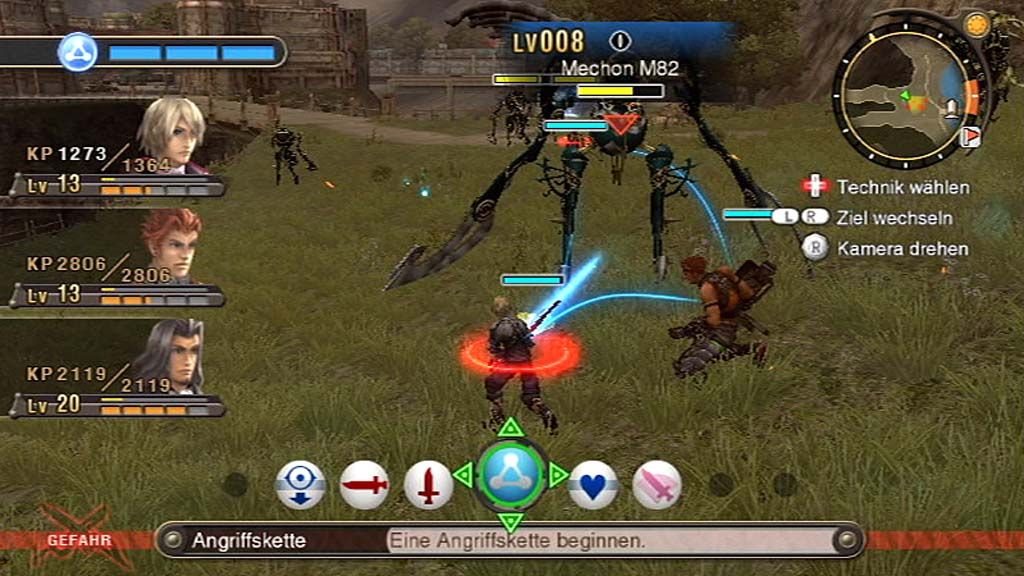Click the right green arrow on art palette
This screenshot has width=1024, height=576.
(558, 475)
